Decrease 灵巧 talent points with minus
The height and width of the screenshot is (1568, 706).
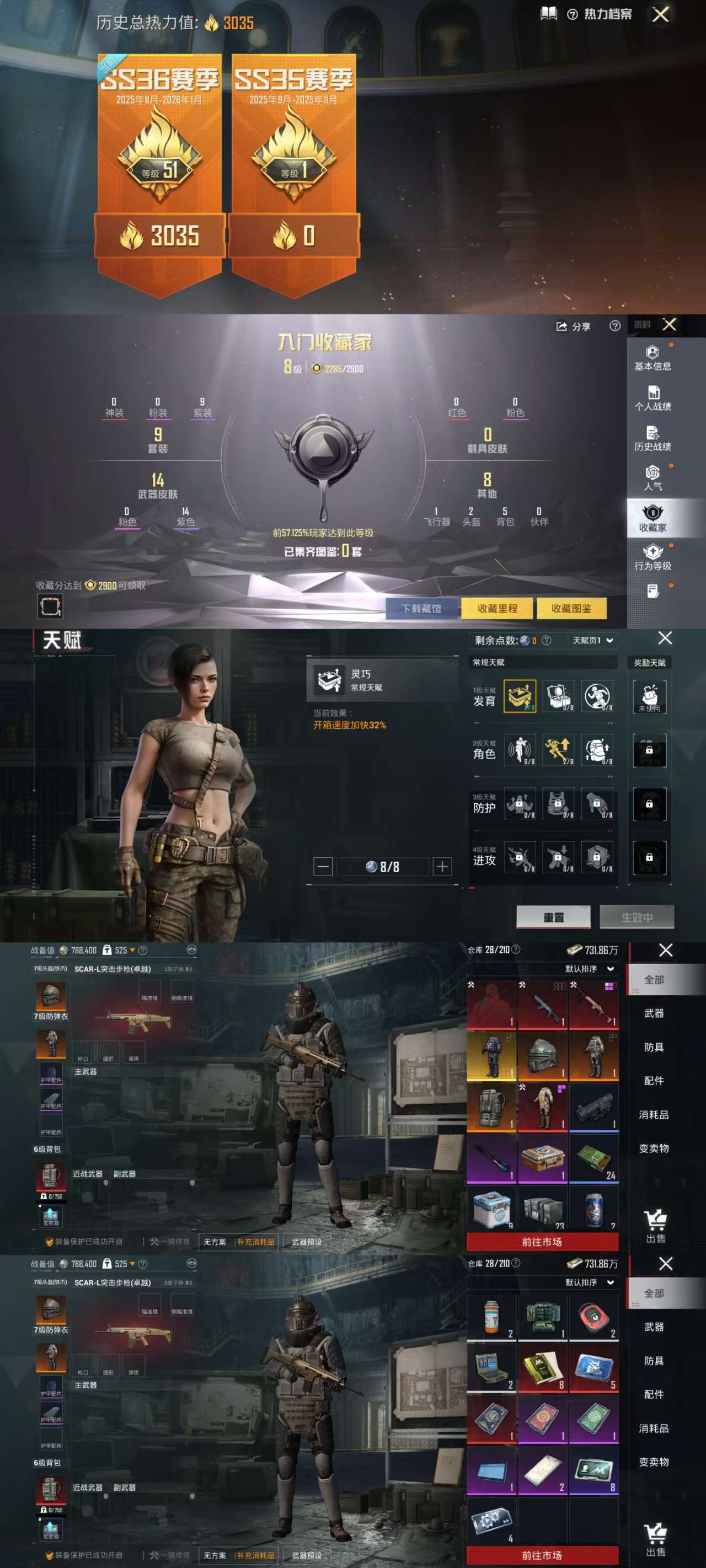pos(323,866)
